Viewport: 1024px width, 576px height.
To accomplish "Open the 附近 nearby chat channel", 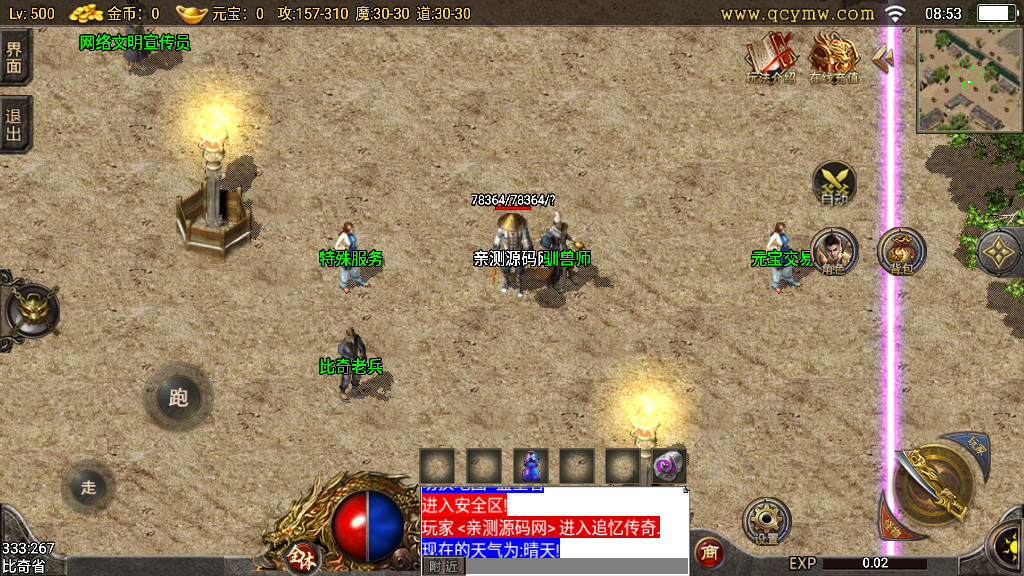I will click(x=442, y=566).
